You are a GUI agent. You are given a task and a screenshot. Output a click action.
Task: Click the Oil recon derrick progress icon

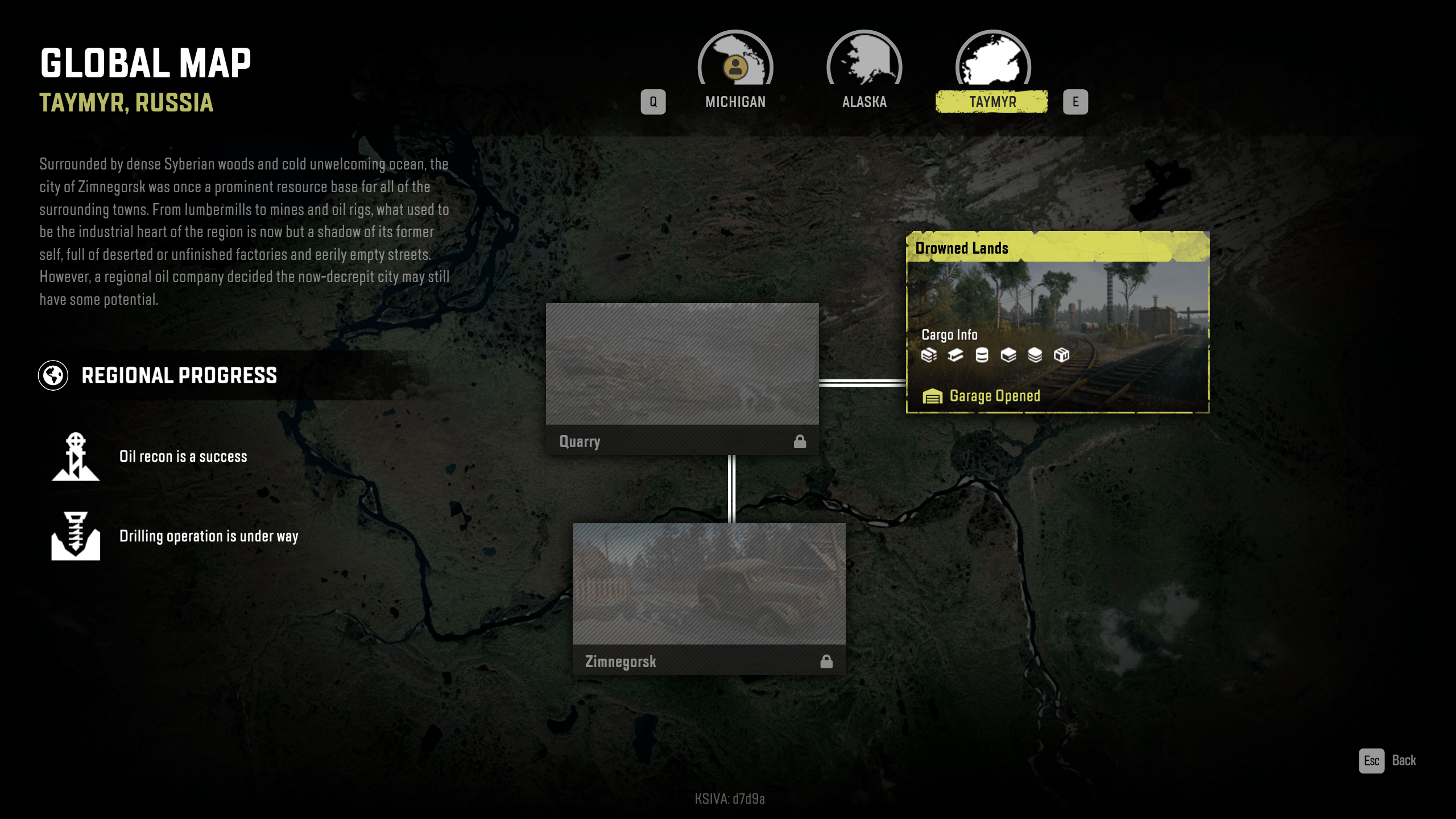pos(76,457)
